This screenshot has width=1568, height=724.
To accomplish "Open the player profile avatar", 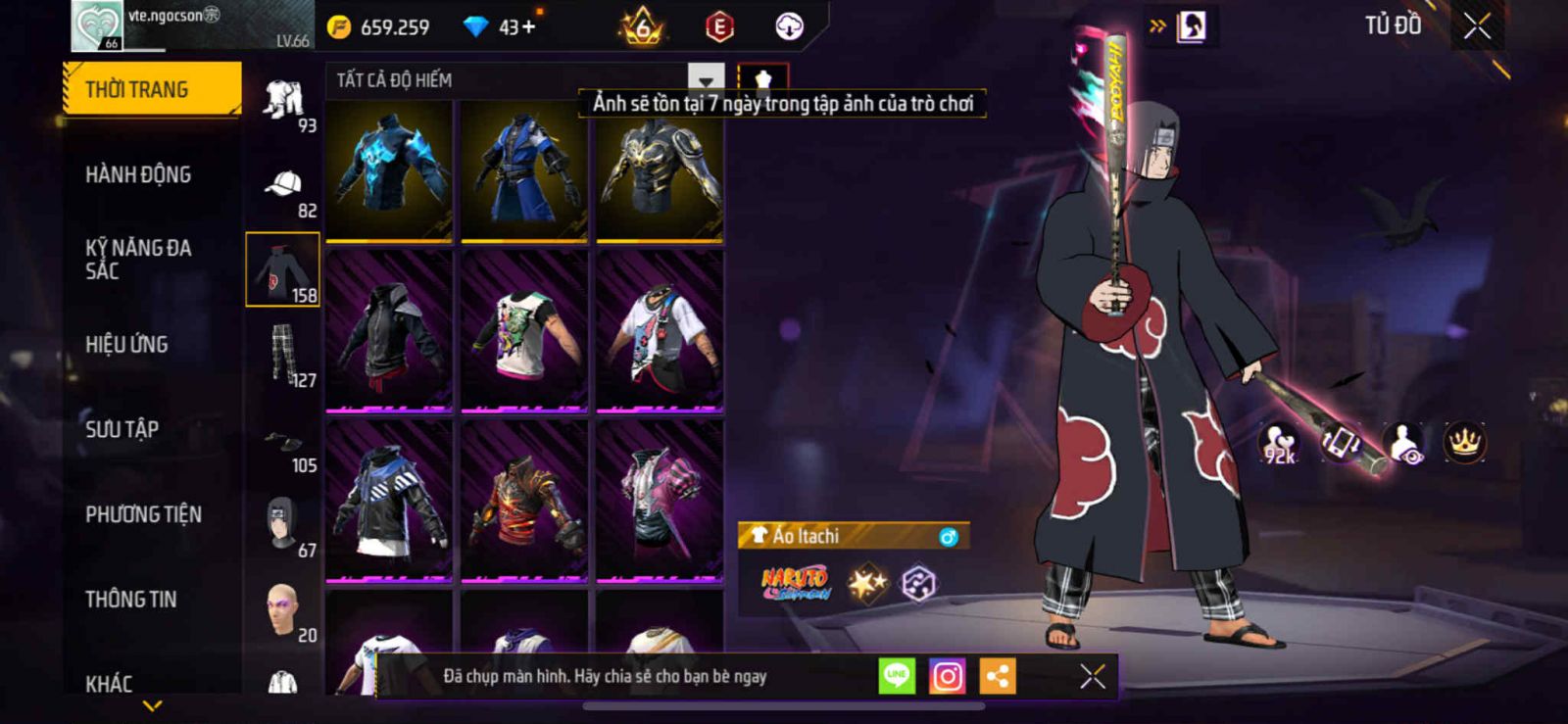I will click(96, 26).
